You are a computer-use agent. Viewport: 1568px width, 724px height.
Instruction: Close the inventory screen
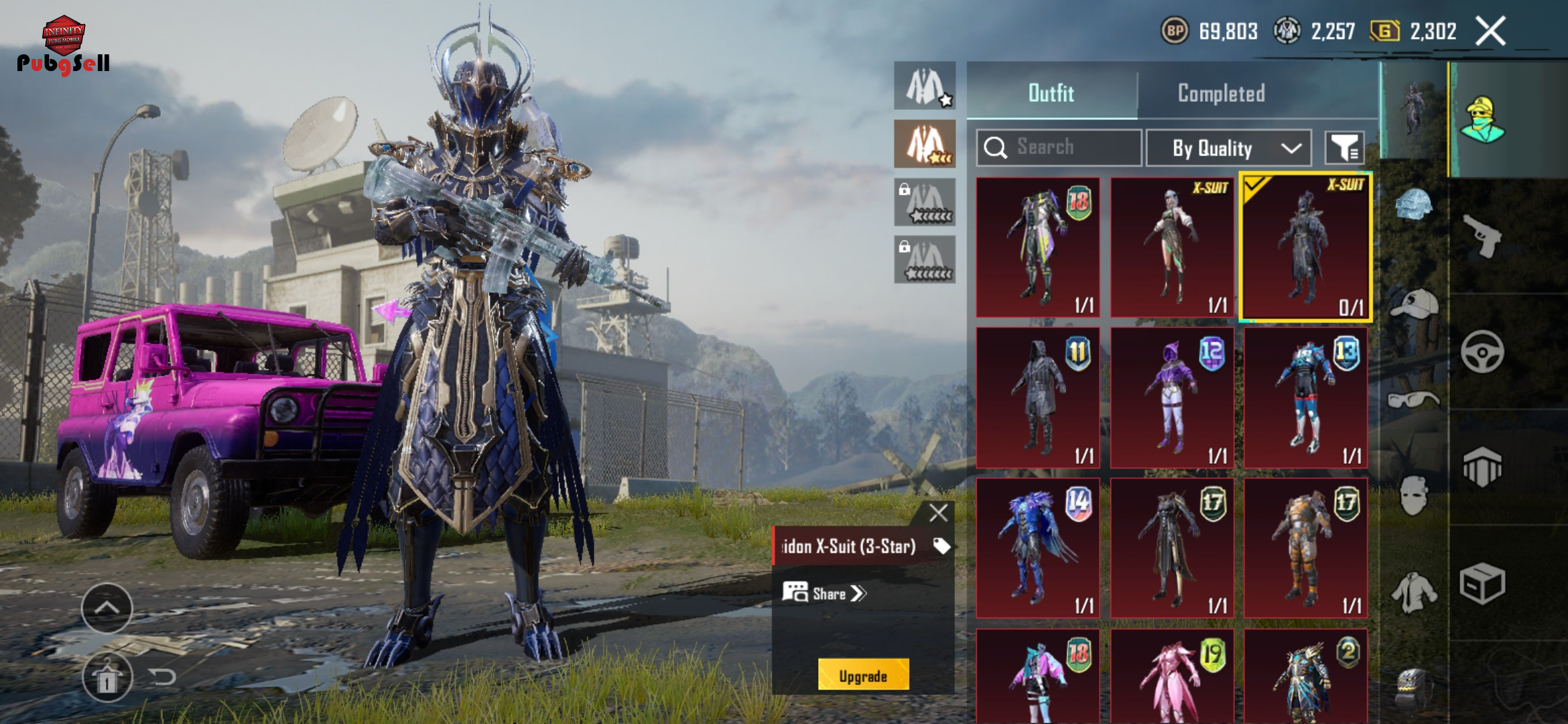click(1490, 31)
